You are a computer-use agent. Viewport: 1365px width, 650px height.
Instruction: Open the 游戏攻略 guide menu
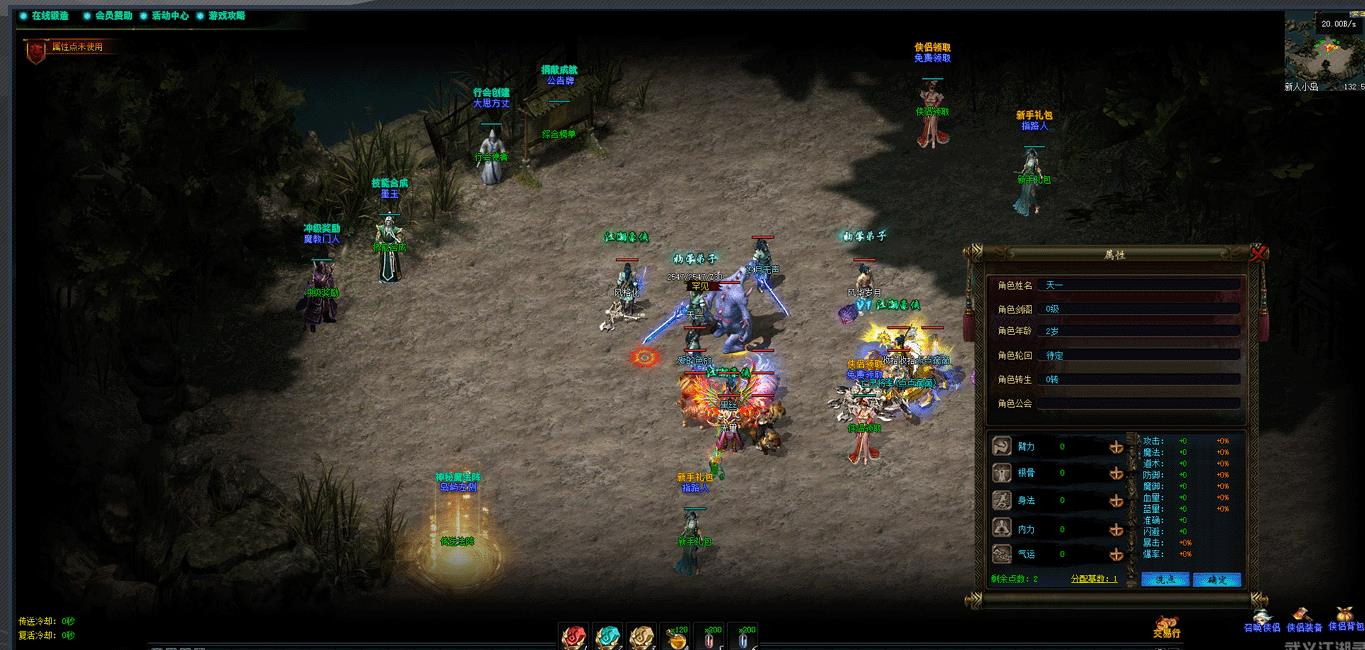point(223,16)
